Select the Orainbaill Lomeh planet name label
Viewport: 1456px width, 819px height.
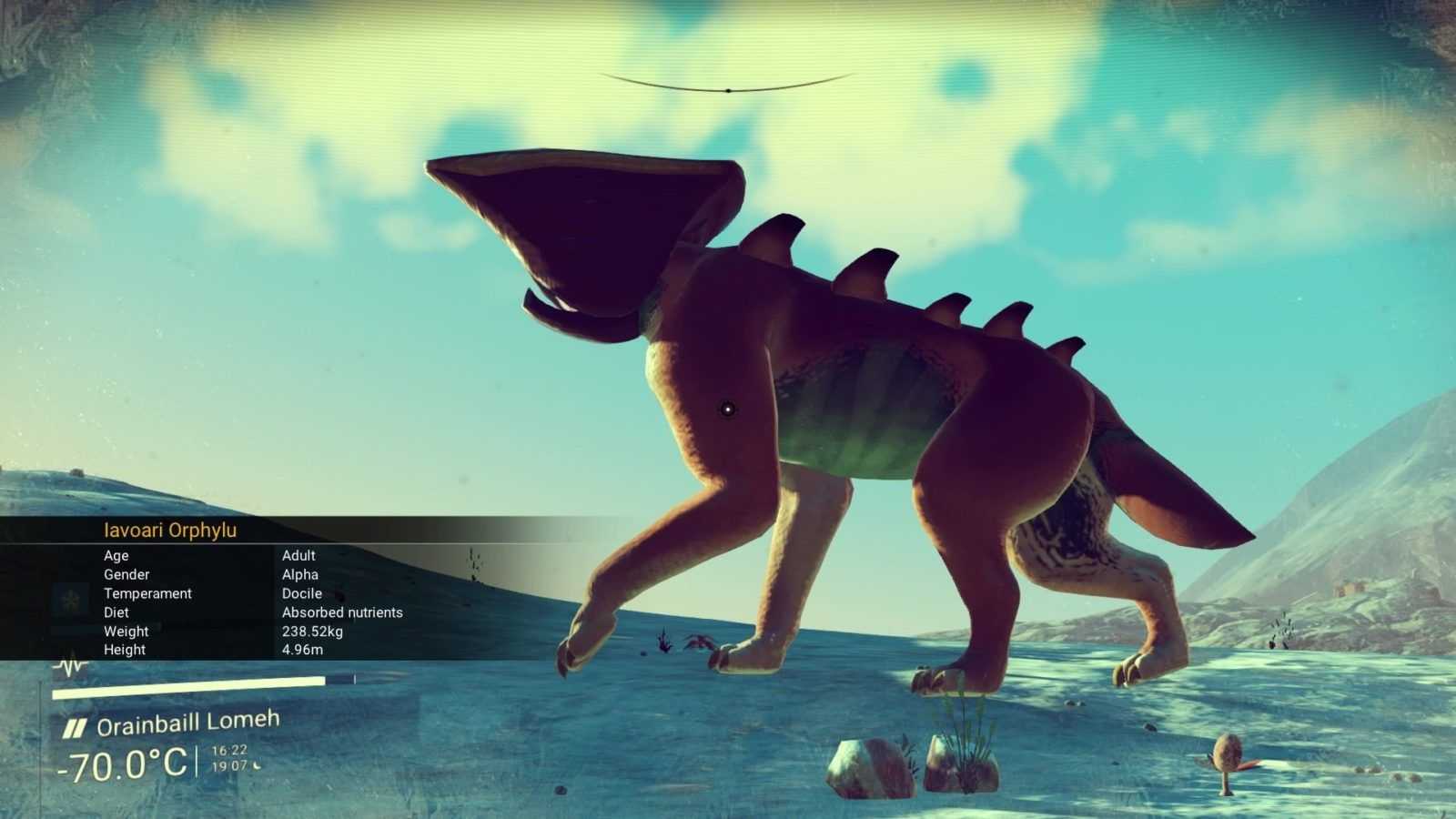pyautogui.click(x=187, y=724)
